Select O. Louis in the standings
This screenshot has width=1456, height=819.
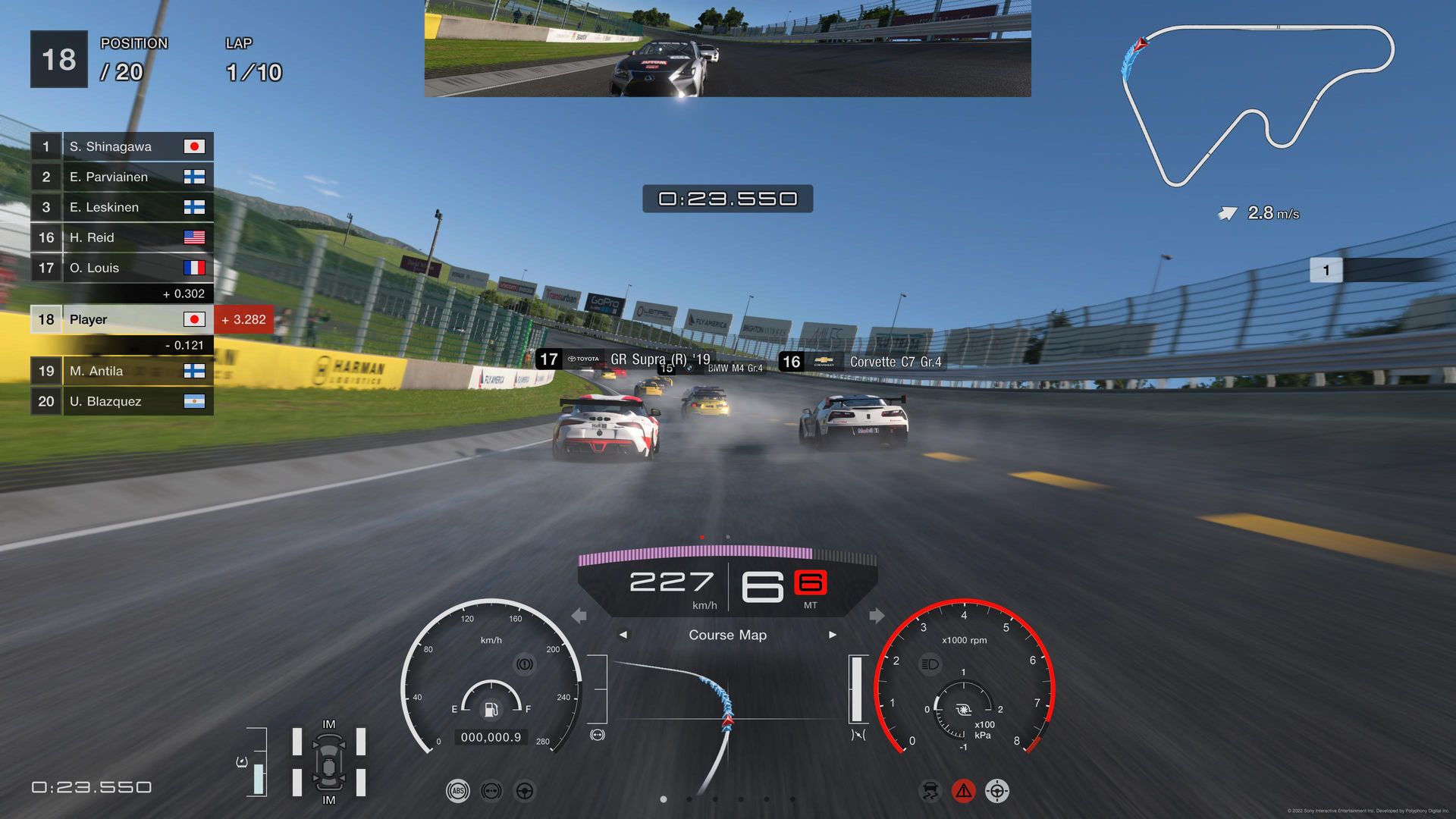point(121,268)
